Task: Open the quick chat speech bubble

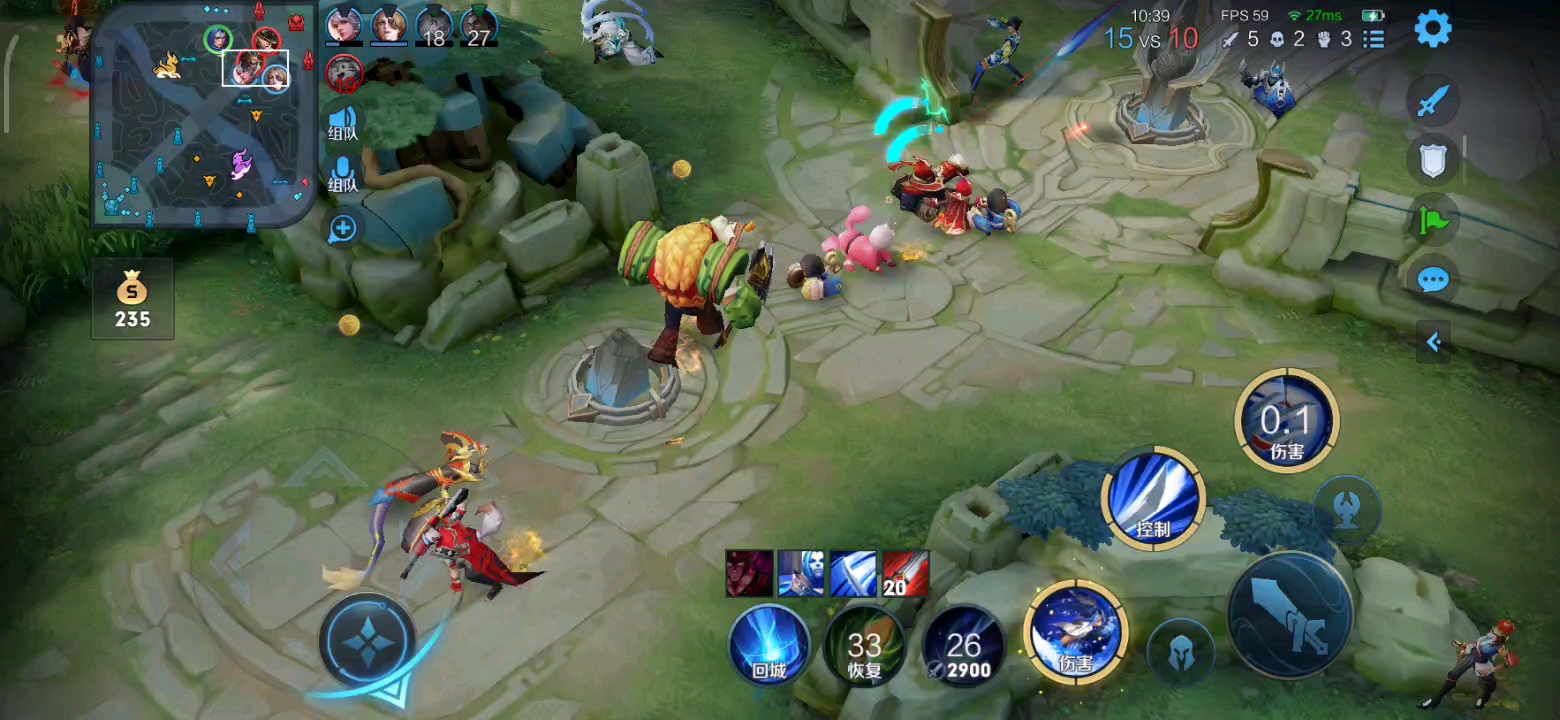Action: pyautogui.click(x=1433, y=280)
